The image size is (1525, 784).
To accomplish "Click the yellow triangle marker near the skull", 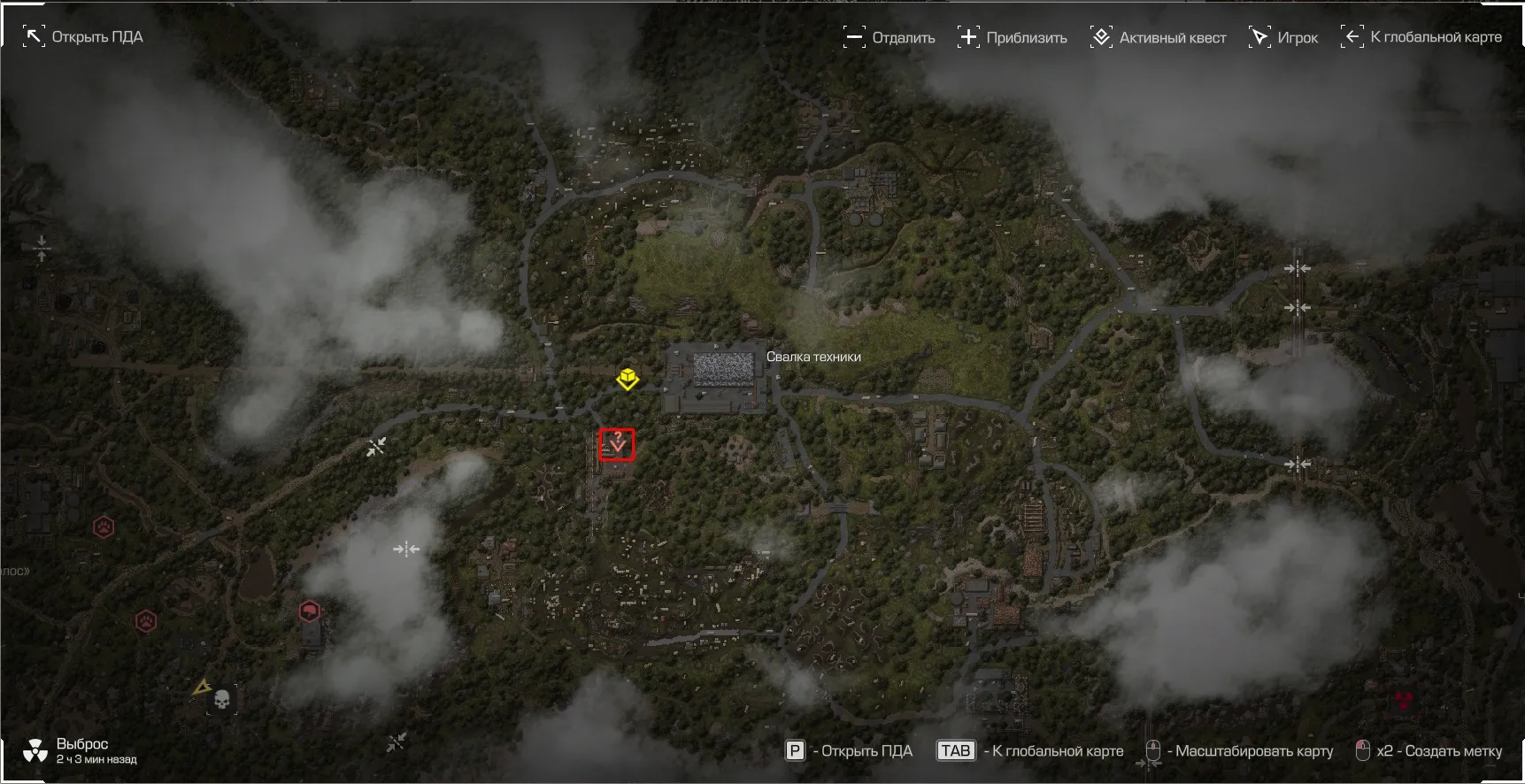I will pyautogui.click(x=202, y=687).
